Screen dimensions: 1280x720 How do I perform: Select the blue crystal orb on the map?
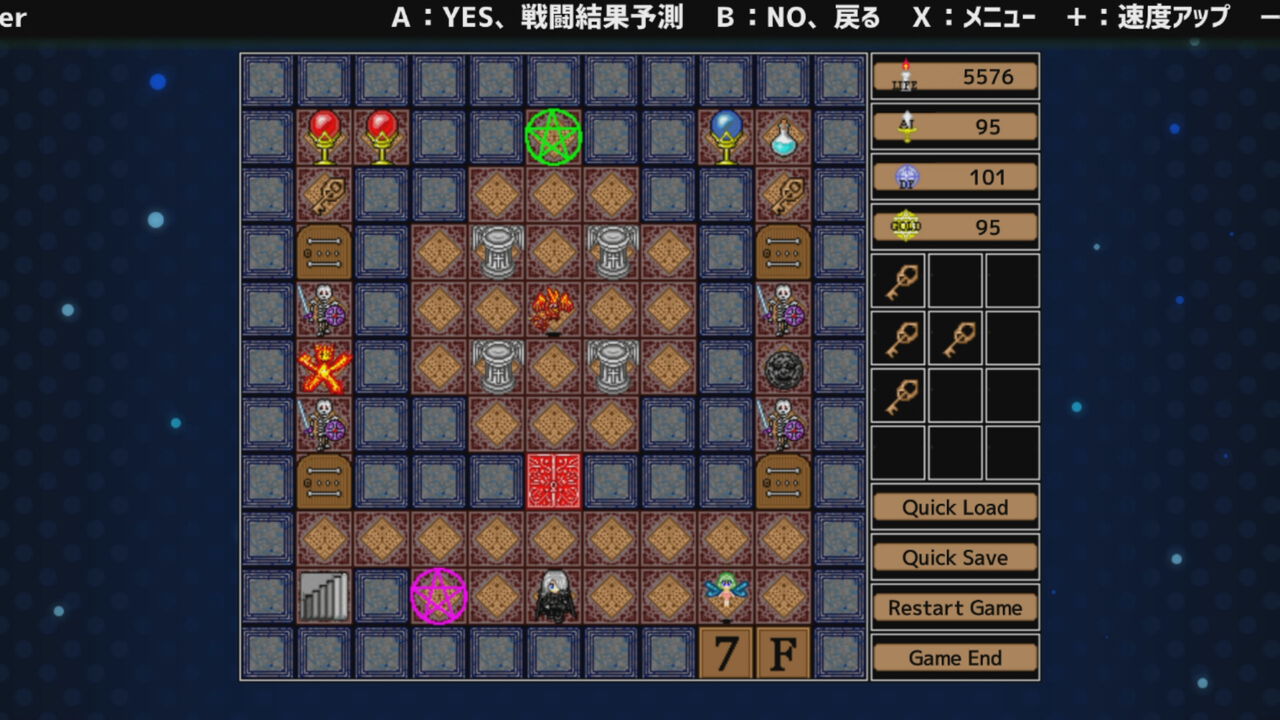click(x=725, y=137)
